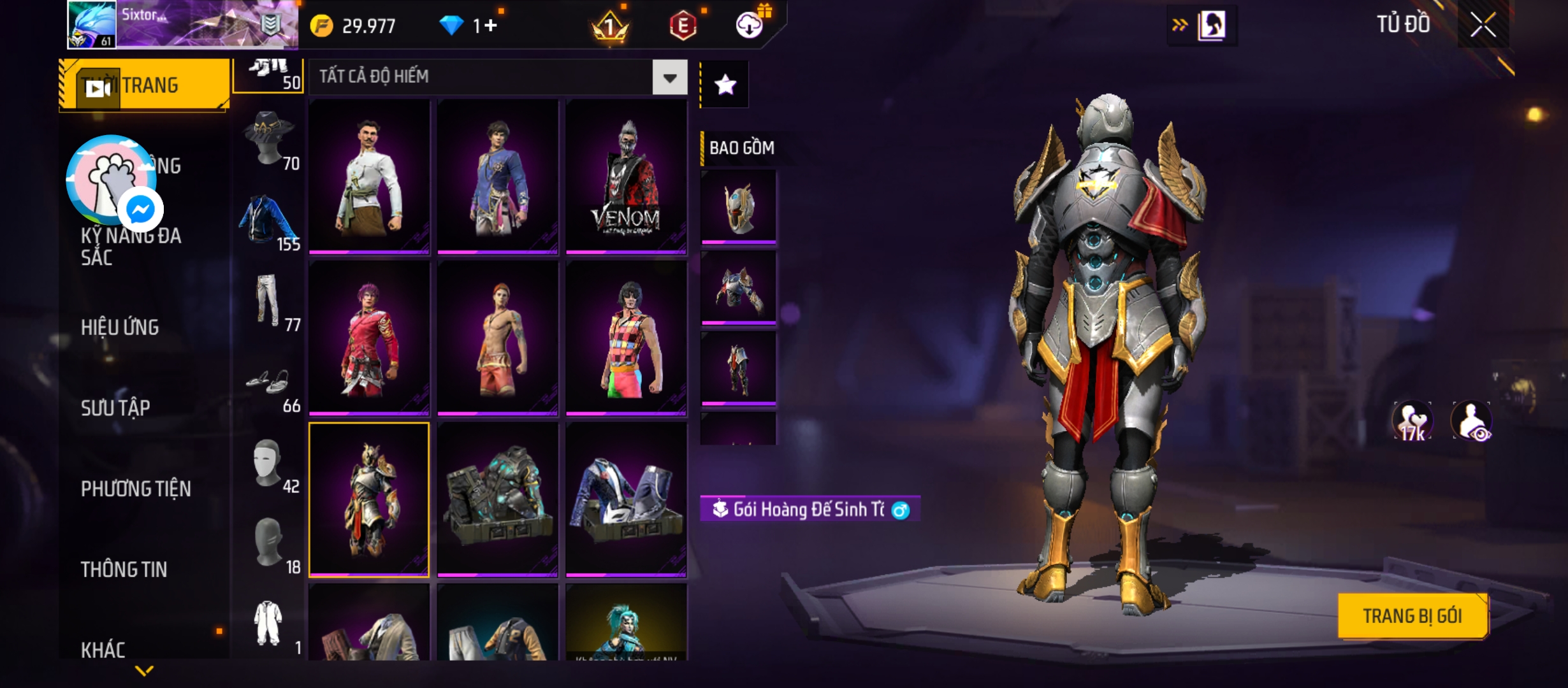Pick the white shirt mustache outfit
The image size is (1568, 688).
(x=369, y=177)
